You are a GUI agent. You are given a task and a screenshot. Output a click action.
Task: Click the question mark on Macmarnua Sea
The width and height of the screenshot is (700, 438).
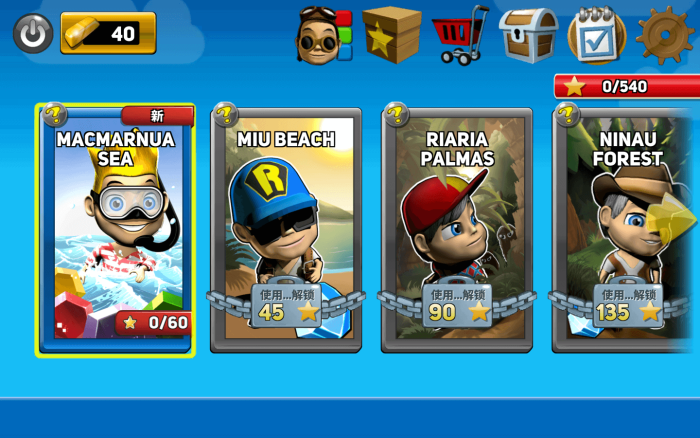(53, 115)
